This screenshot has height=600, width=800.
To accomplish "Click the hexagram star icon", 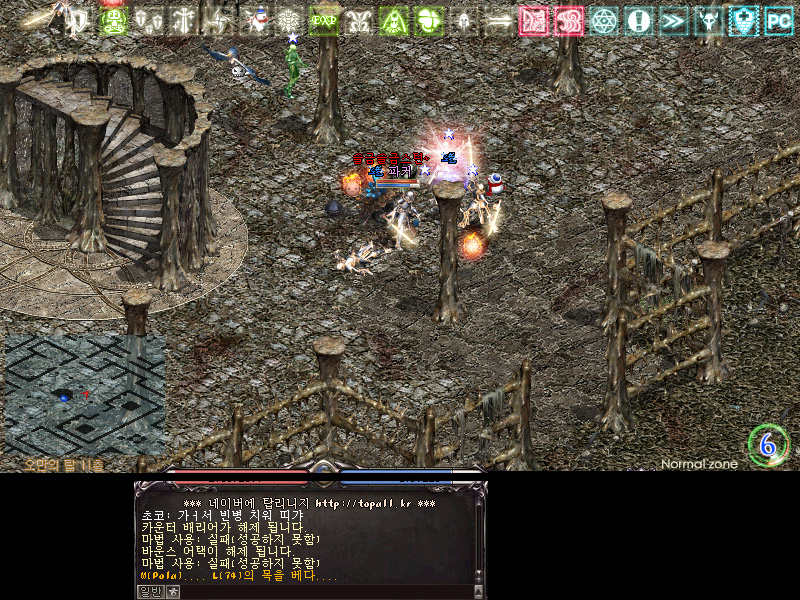I will pos(604,20).
